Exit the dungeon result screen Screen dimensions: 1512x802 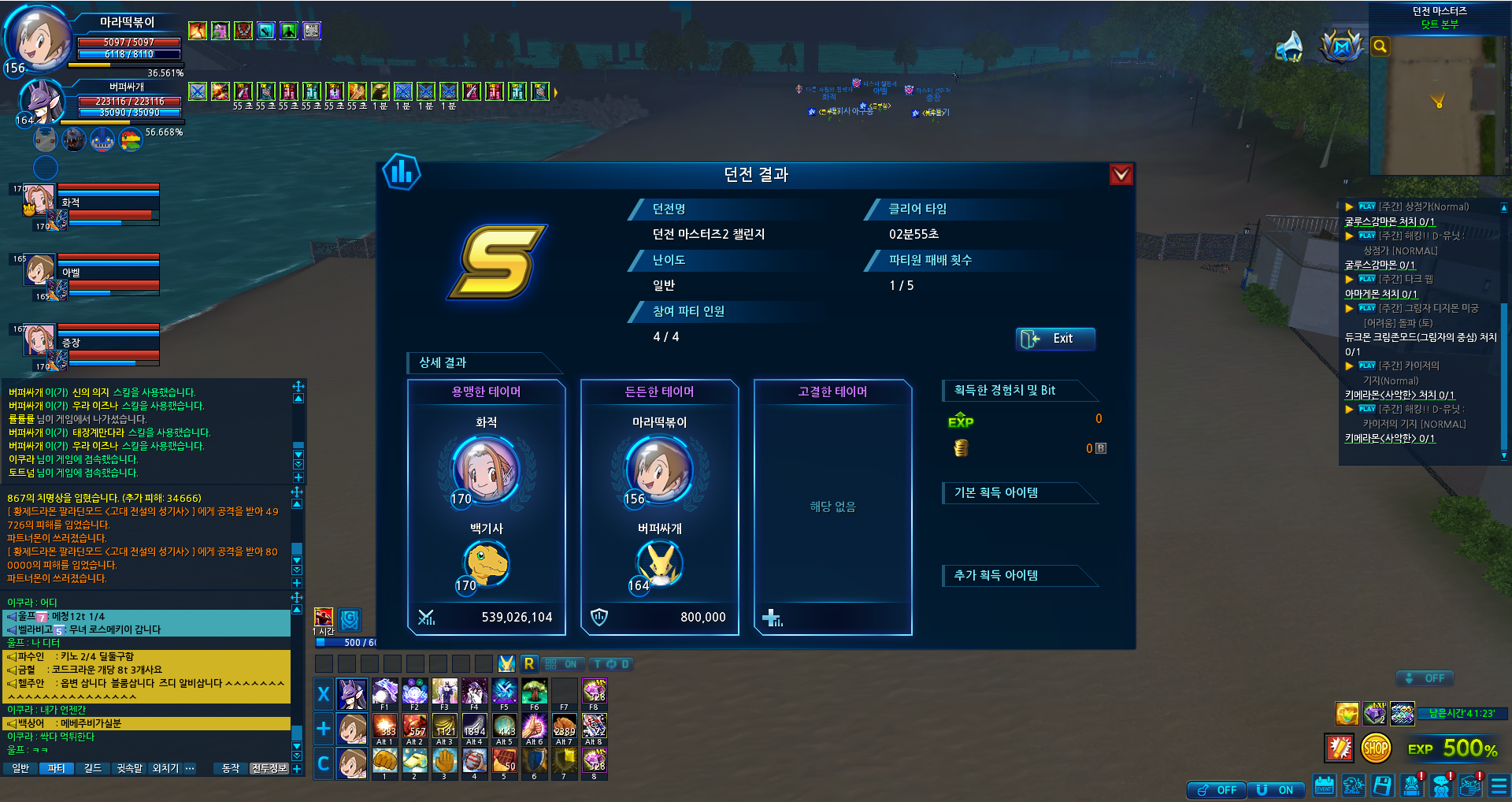pos(1054,339)
